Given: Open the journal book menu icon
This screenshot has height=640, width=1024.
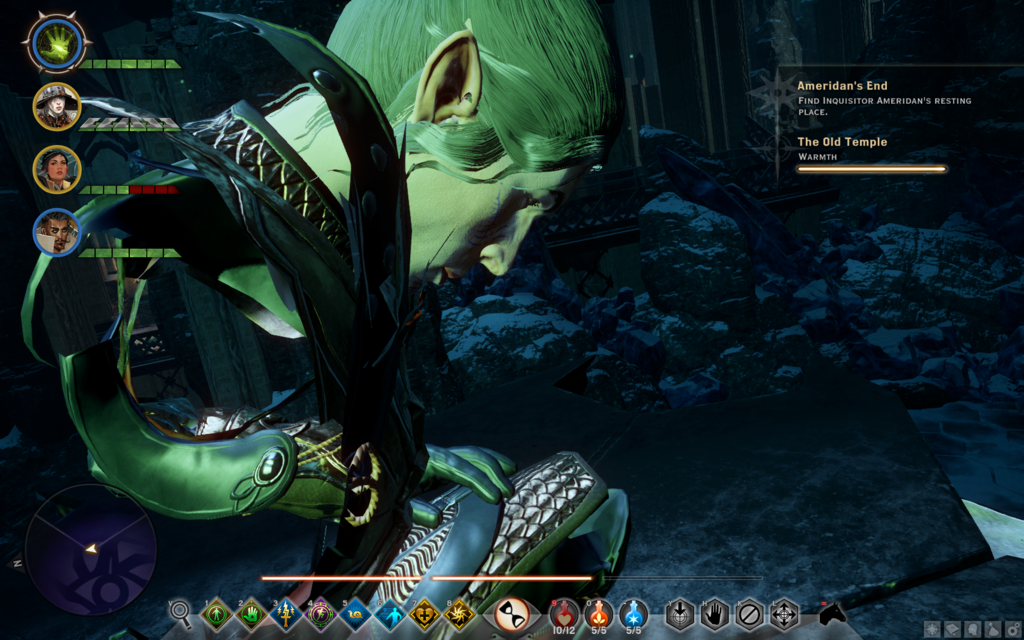Looking at the screenshot, I should tap(951, 629).
